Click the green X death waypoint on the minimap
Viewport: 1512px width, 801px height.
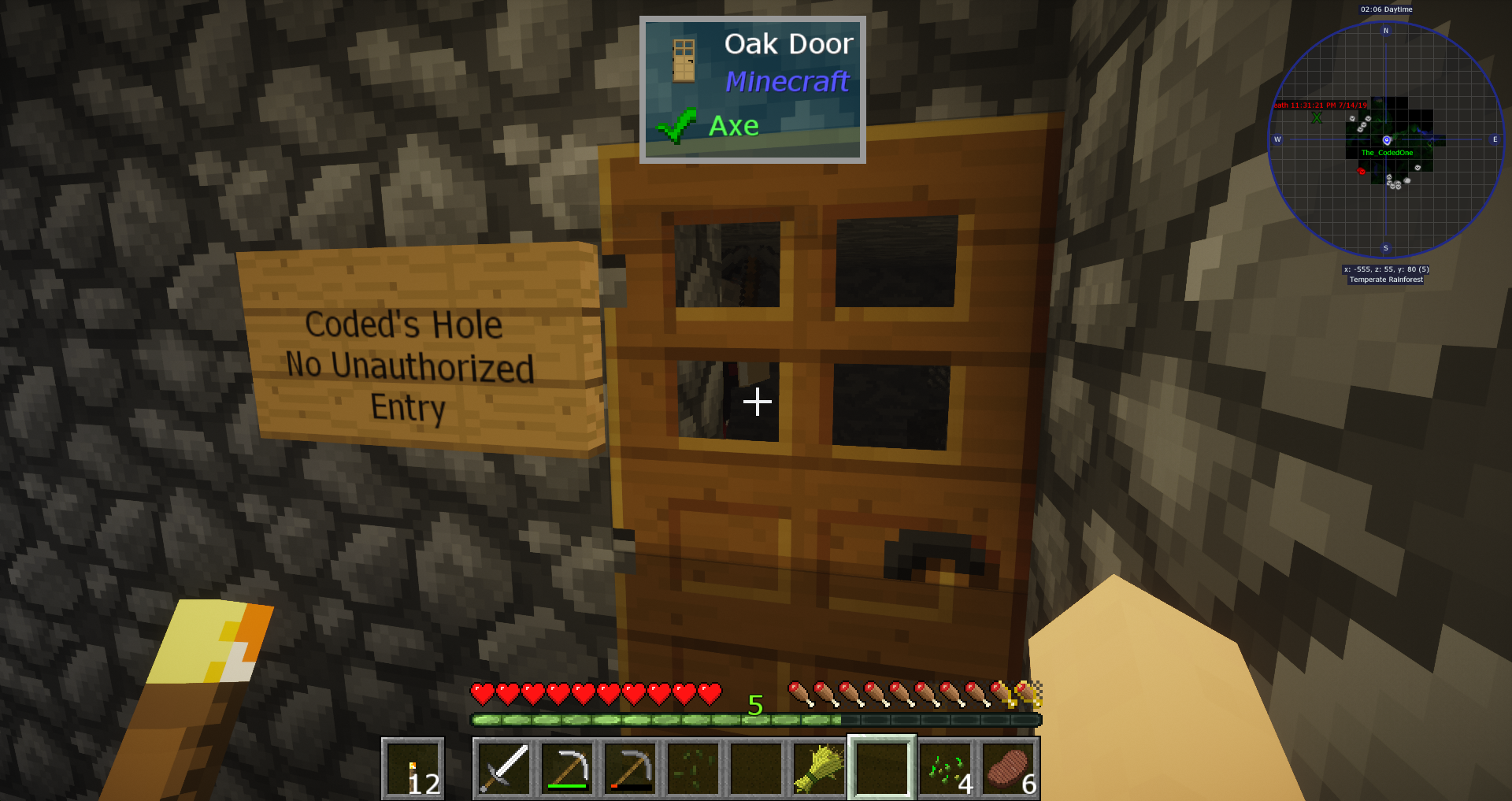pyautogui.click(x=1317, y=118)
